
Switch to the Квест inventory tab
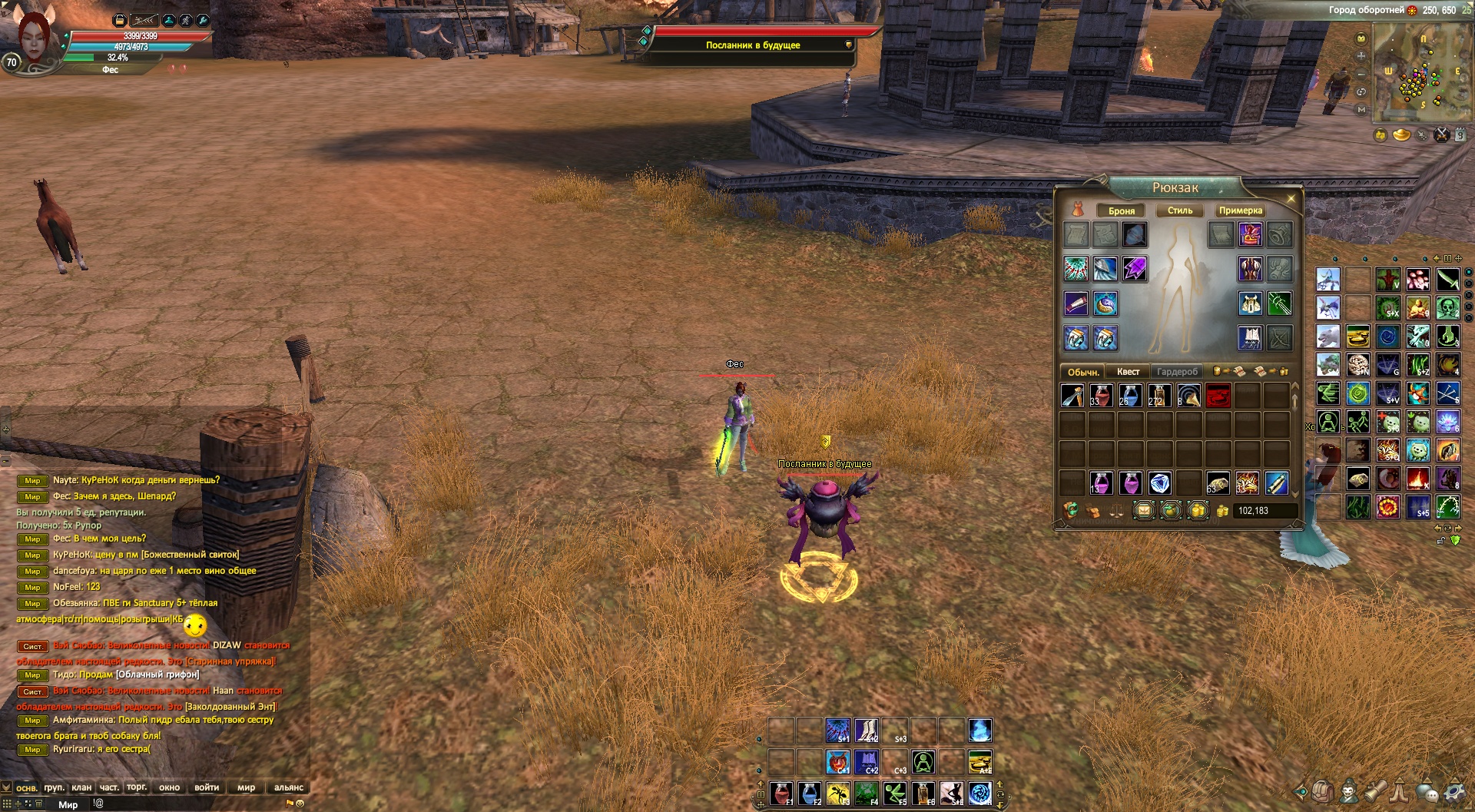(x=1128, y=372)
